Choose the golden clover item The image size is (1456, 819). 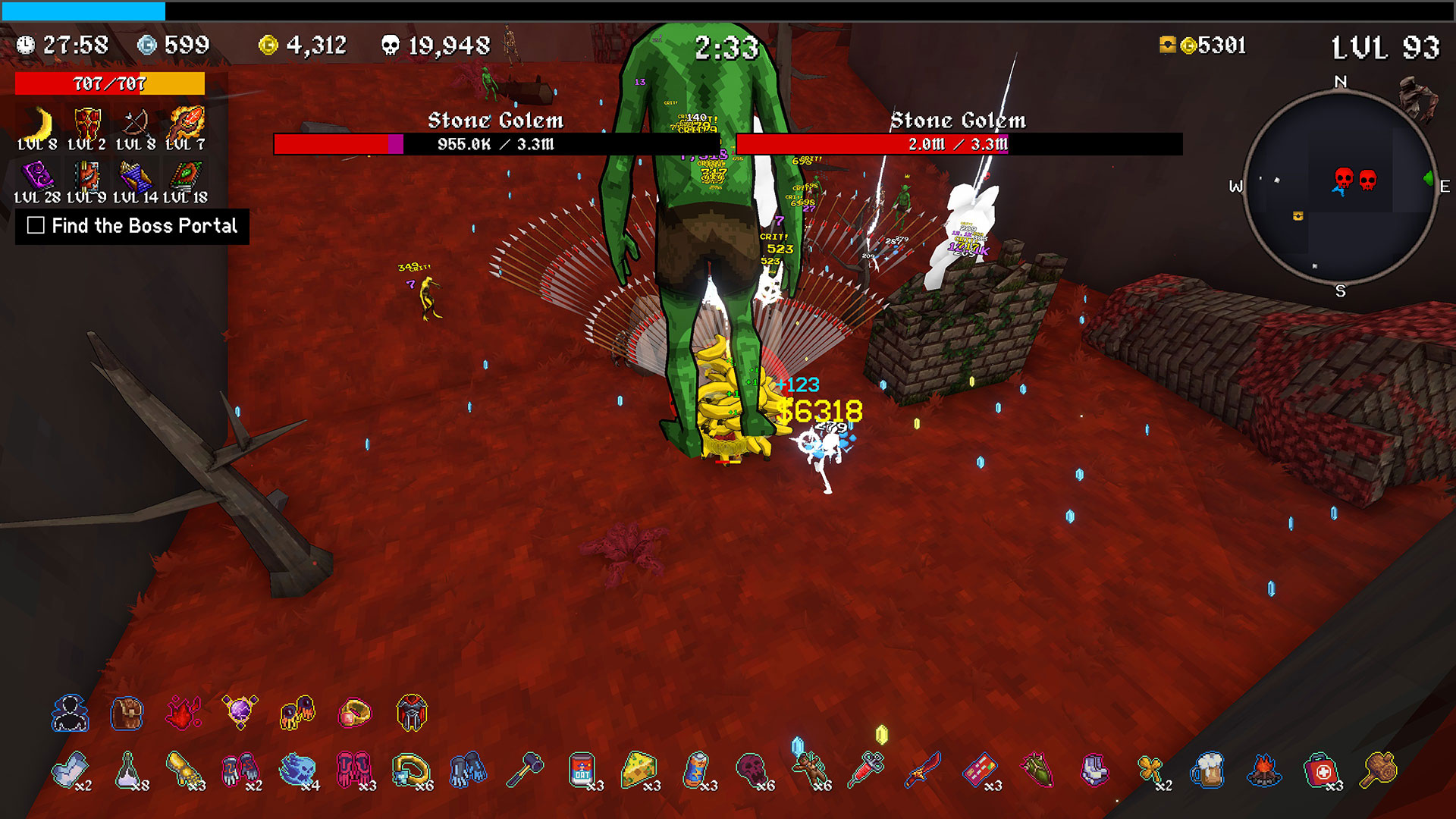[1150, 770]
